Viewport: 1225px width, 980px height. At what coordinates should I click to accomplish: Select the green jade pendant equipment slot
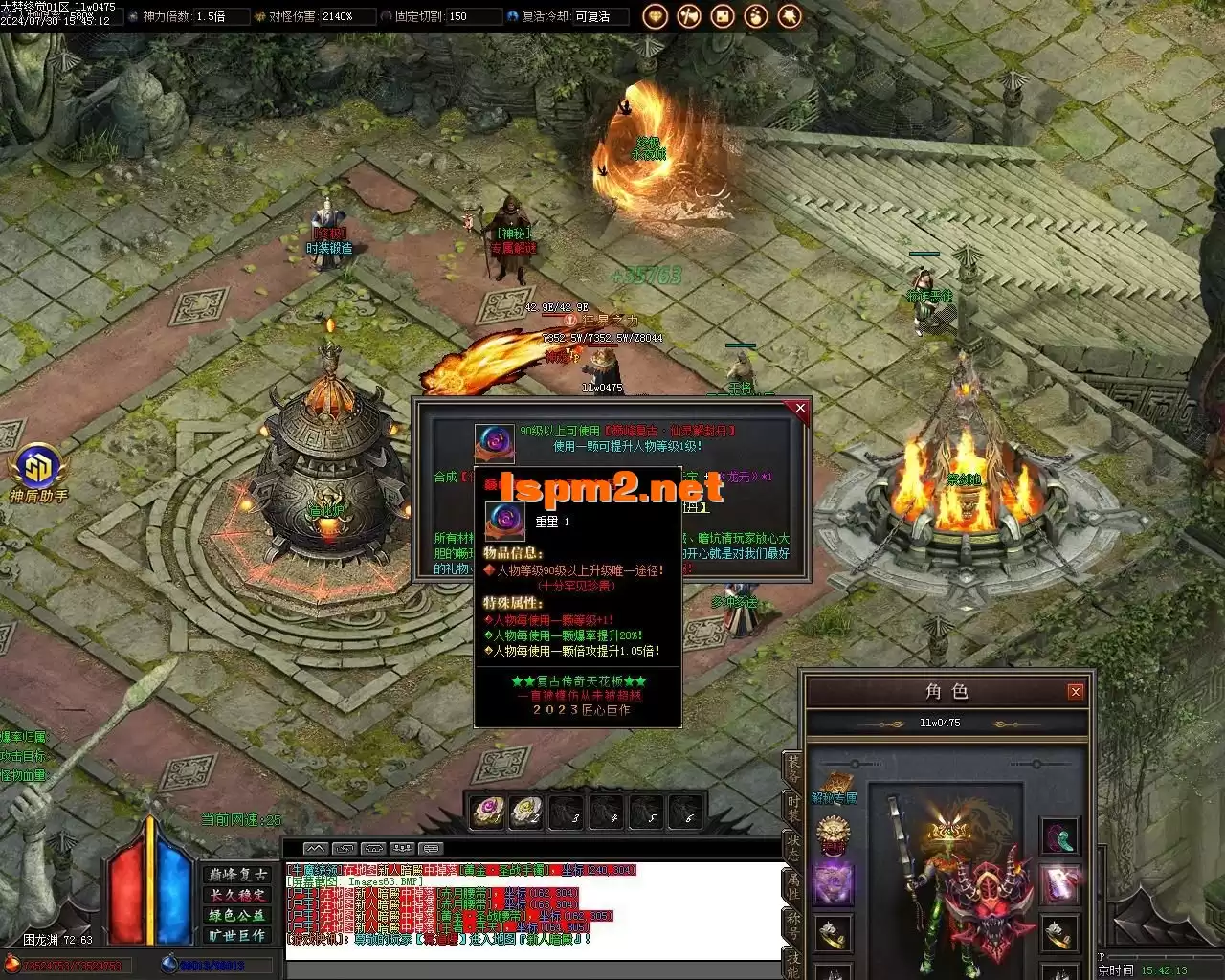tap(1058, 836)
